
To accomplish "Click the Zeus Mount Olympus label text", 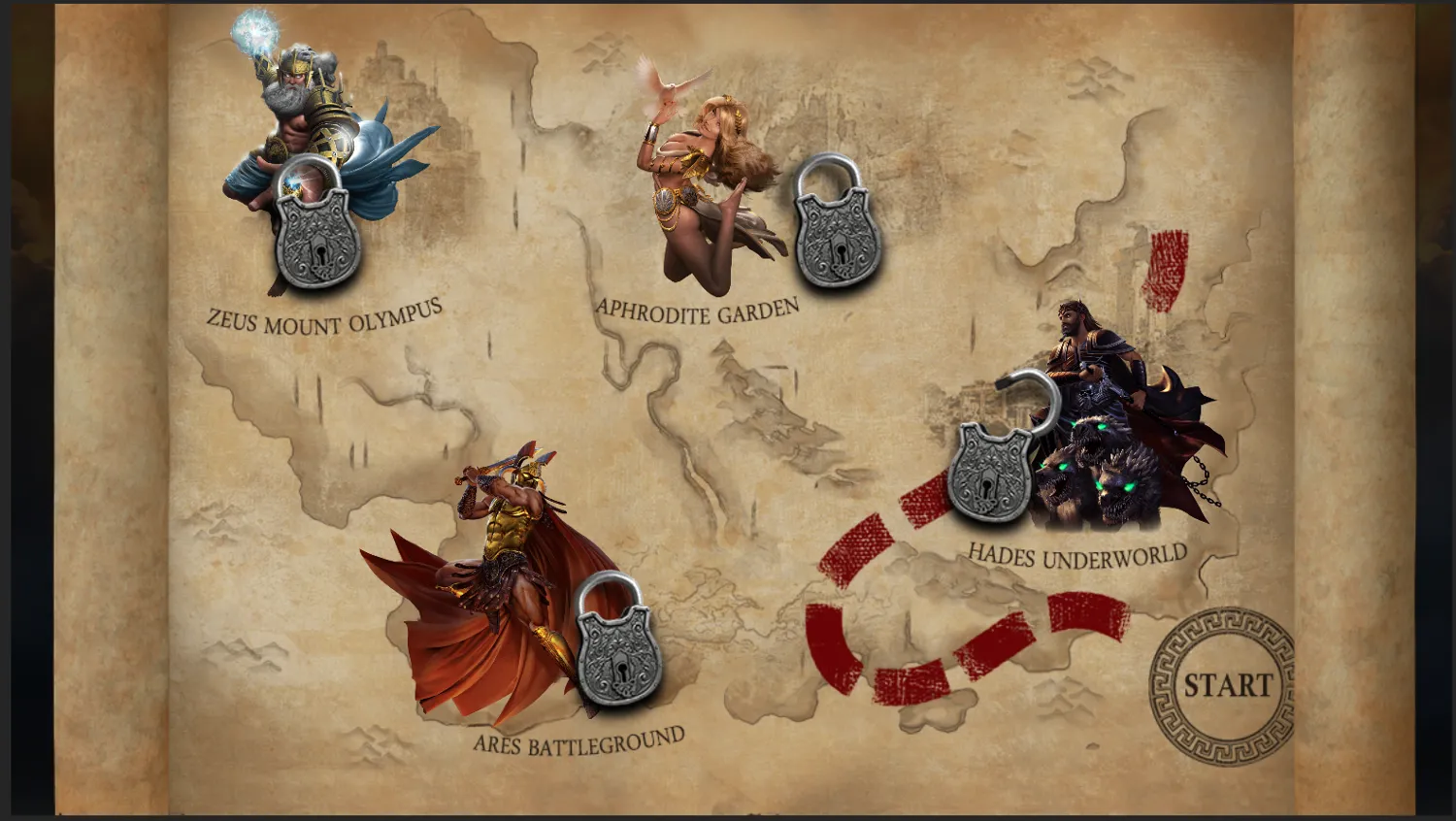I will tap(324, 312).
